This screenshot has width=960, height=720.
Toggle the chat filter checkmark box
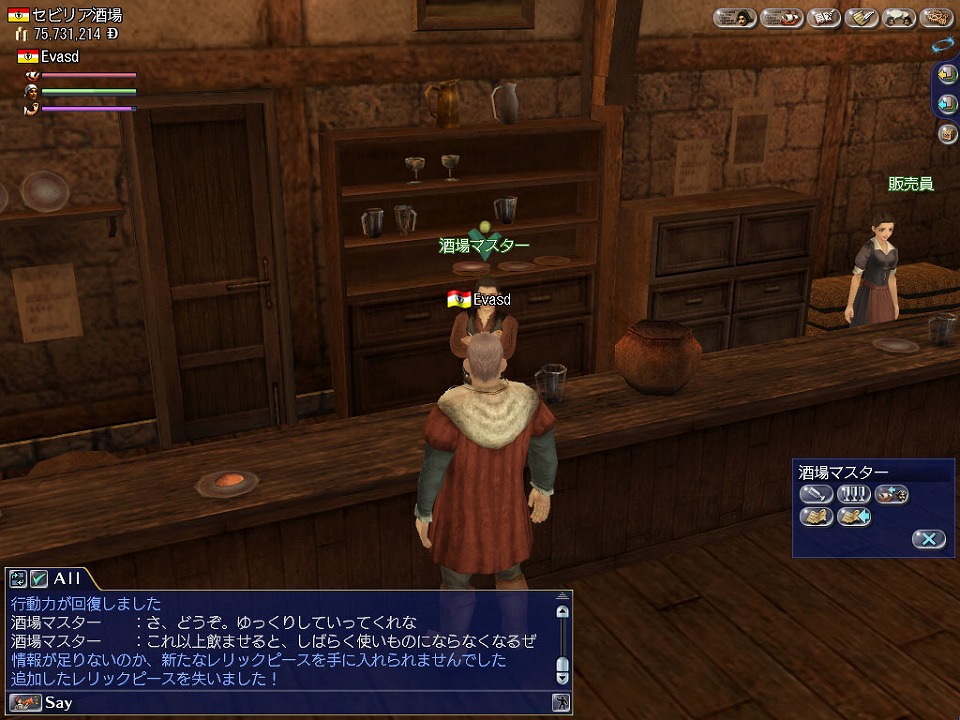pyautogui.click(x=39, y=578)
